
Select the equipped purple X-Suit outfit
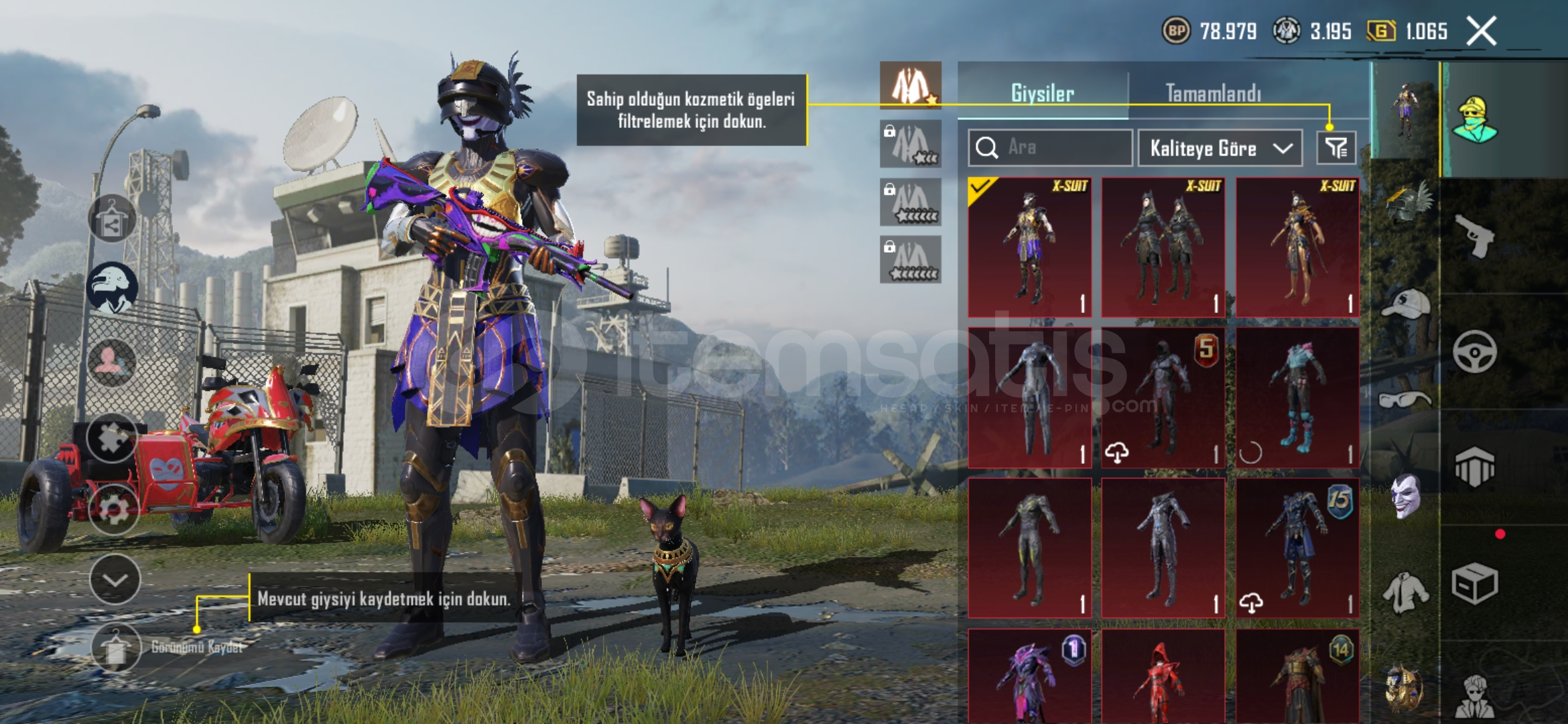1030,247
